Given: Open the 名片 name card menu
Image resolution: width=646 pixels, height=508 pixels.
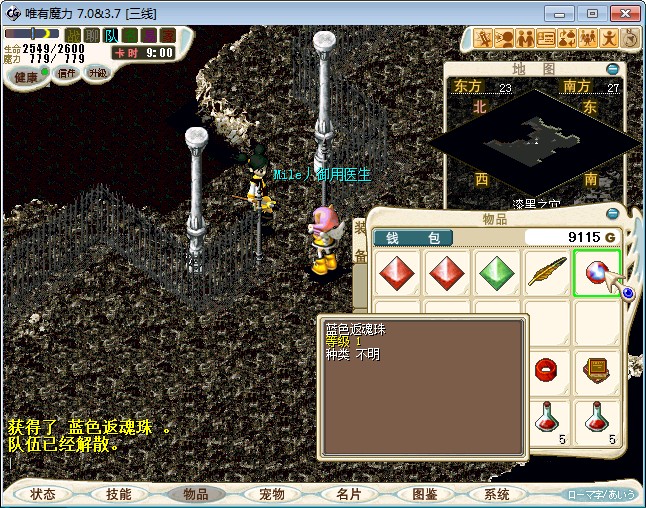Looking at the screenshot, I should 348,494.
